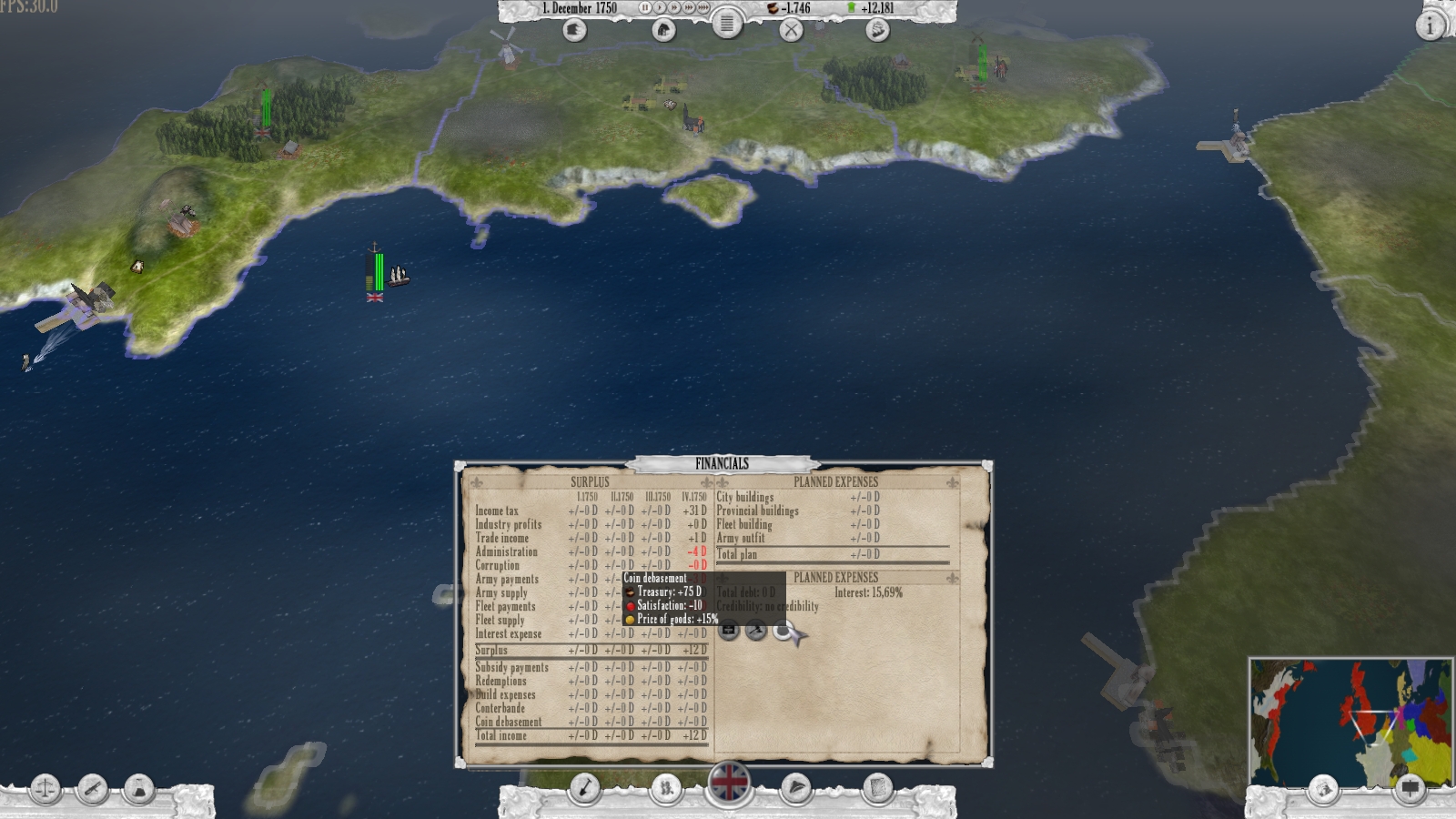Select the gavel coin debasement icon
This screenshot has height=819, width=1456.
pos(755,629)
